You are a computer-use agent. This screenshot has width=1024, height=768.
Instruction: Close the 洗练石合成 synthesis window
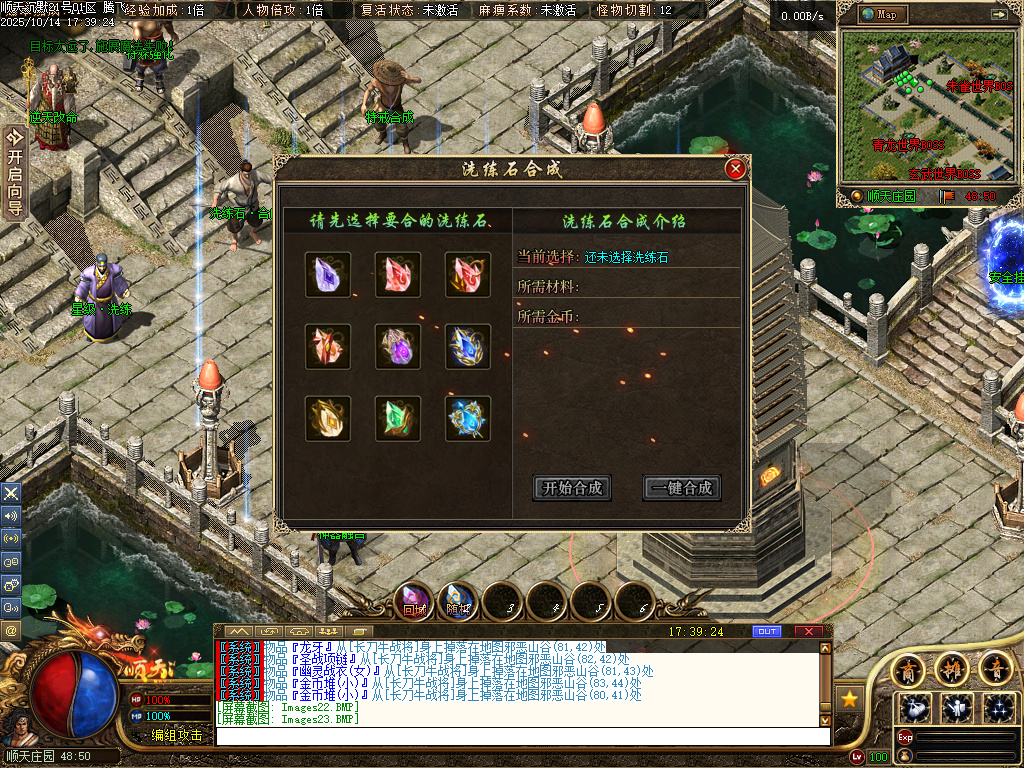point(736,169)
